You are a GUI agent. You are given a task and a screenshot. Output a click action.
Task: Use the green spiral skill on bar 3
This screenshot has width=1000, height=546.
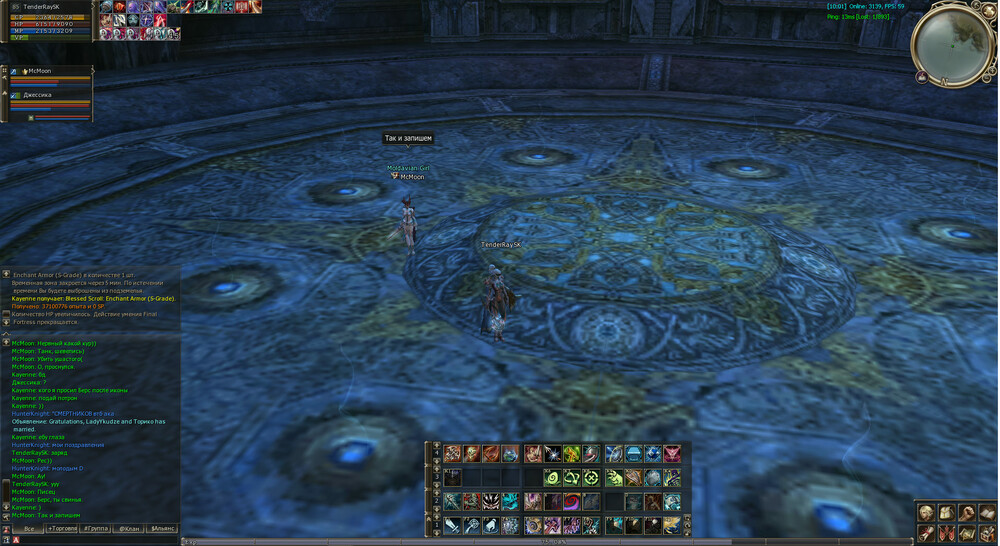pos(552,478)
